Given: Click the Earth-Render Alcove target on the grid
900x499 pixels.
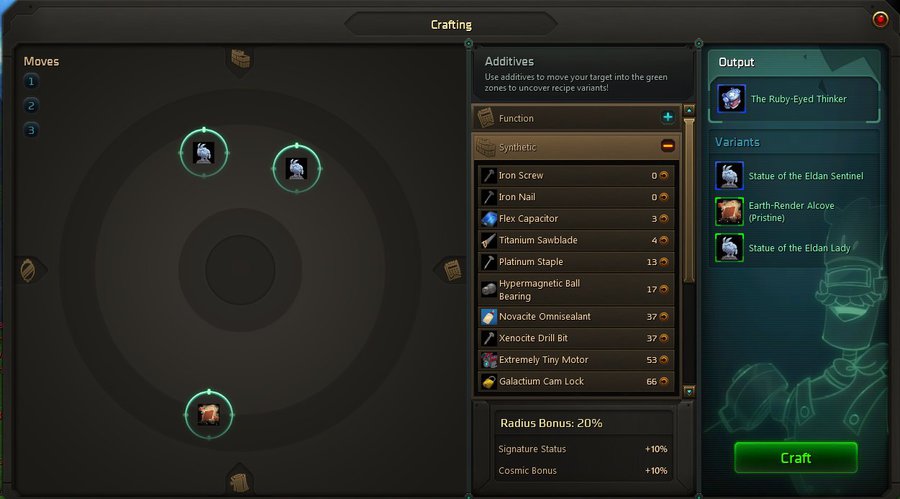Looking at the screenshot, I should click(209, 413).
